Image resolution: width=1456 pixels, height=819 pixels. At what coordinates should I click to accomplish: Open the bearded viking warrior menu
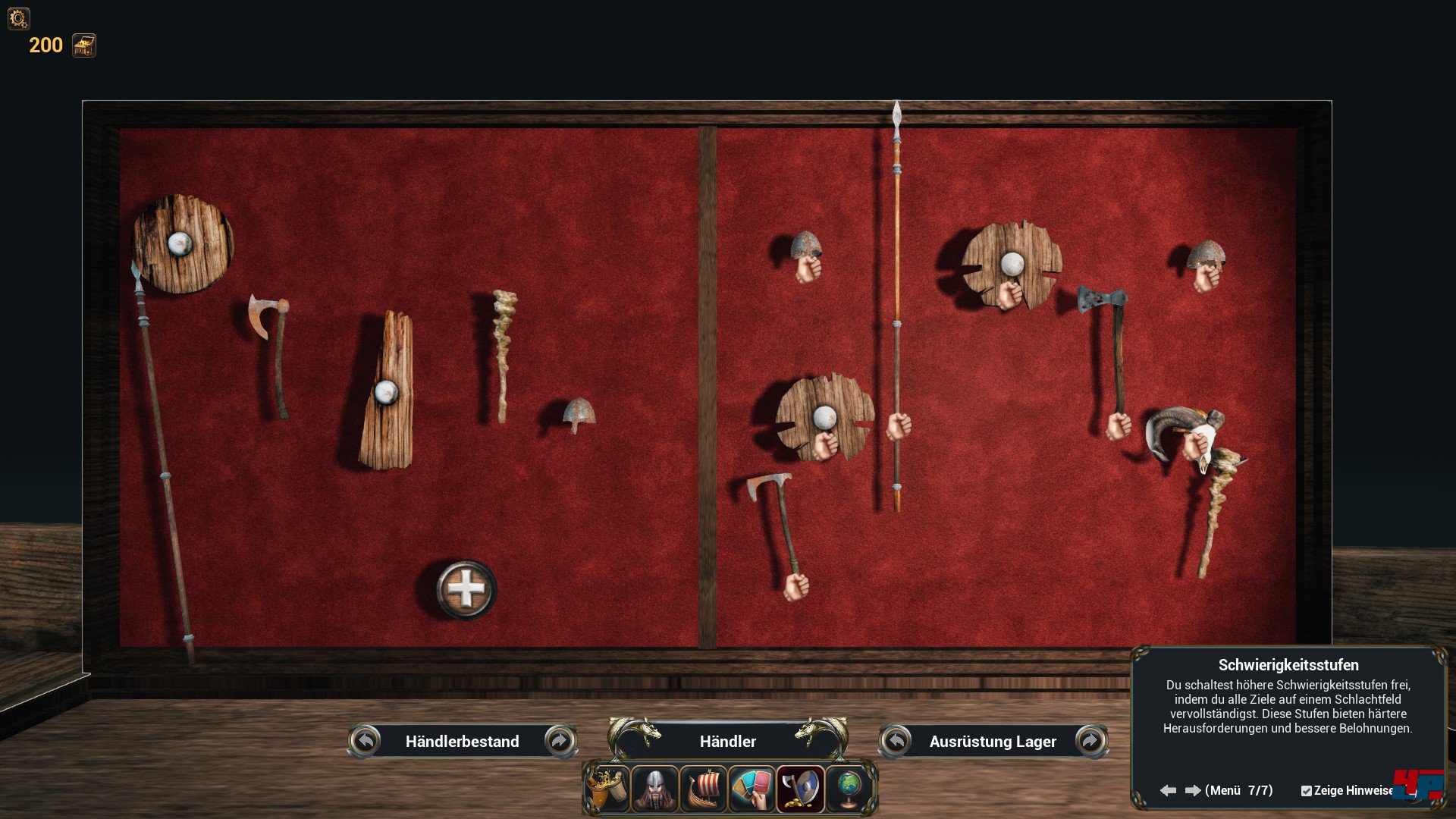[655, 789]
